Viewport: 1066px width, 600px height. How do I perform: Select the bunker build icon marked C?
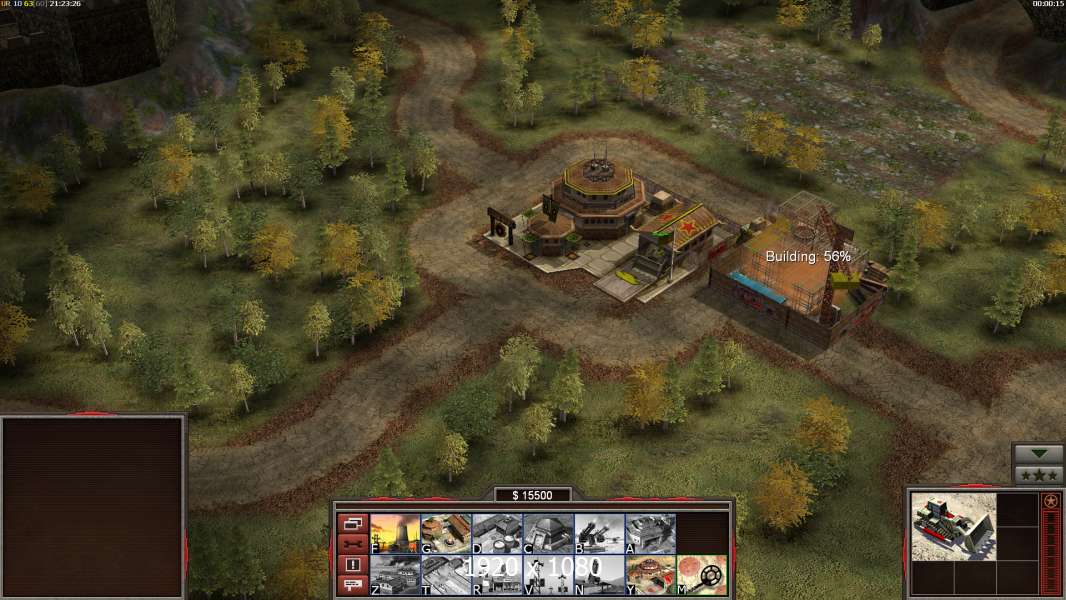tap(548, 534)
